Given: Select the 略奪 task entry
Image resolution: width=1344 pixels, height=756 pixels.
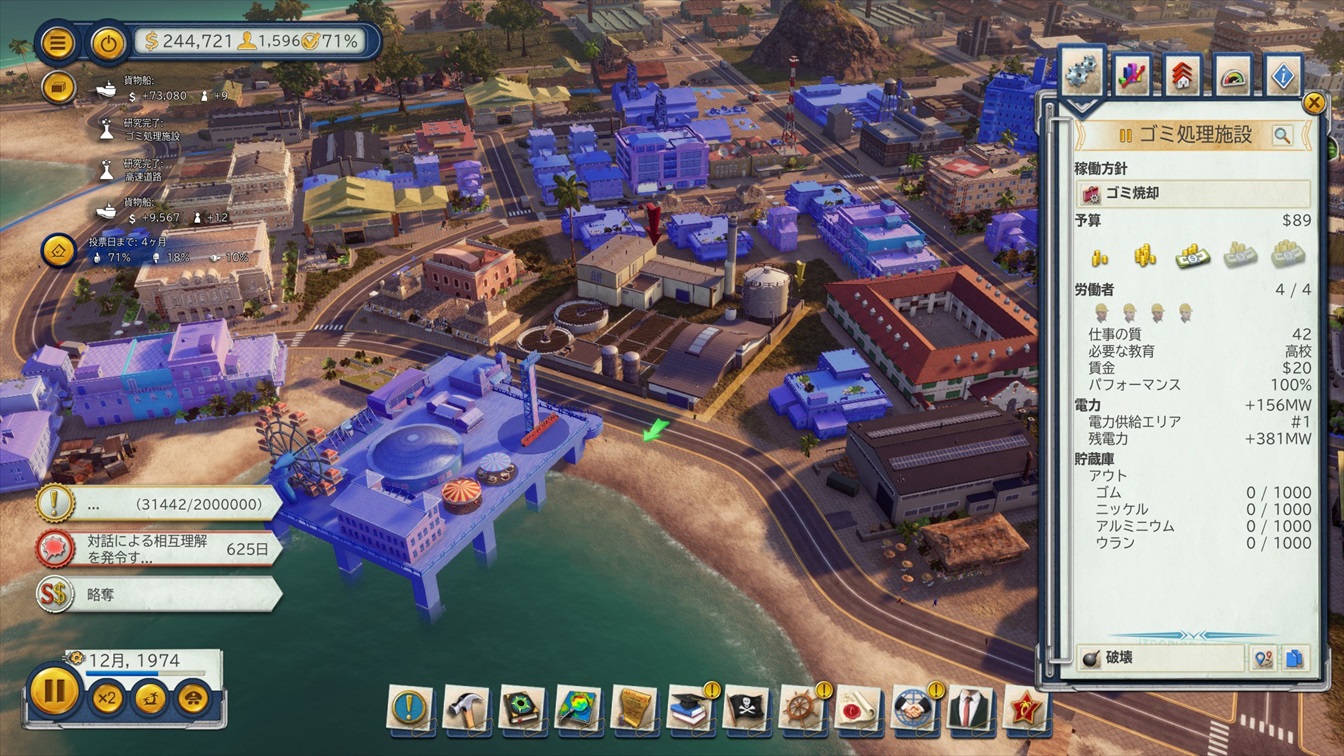Looking at the screenshot, I should tap(160, 595).
